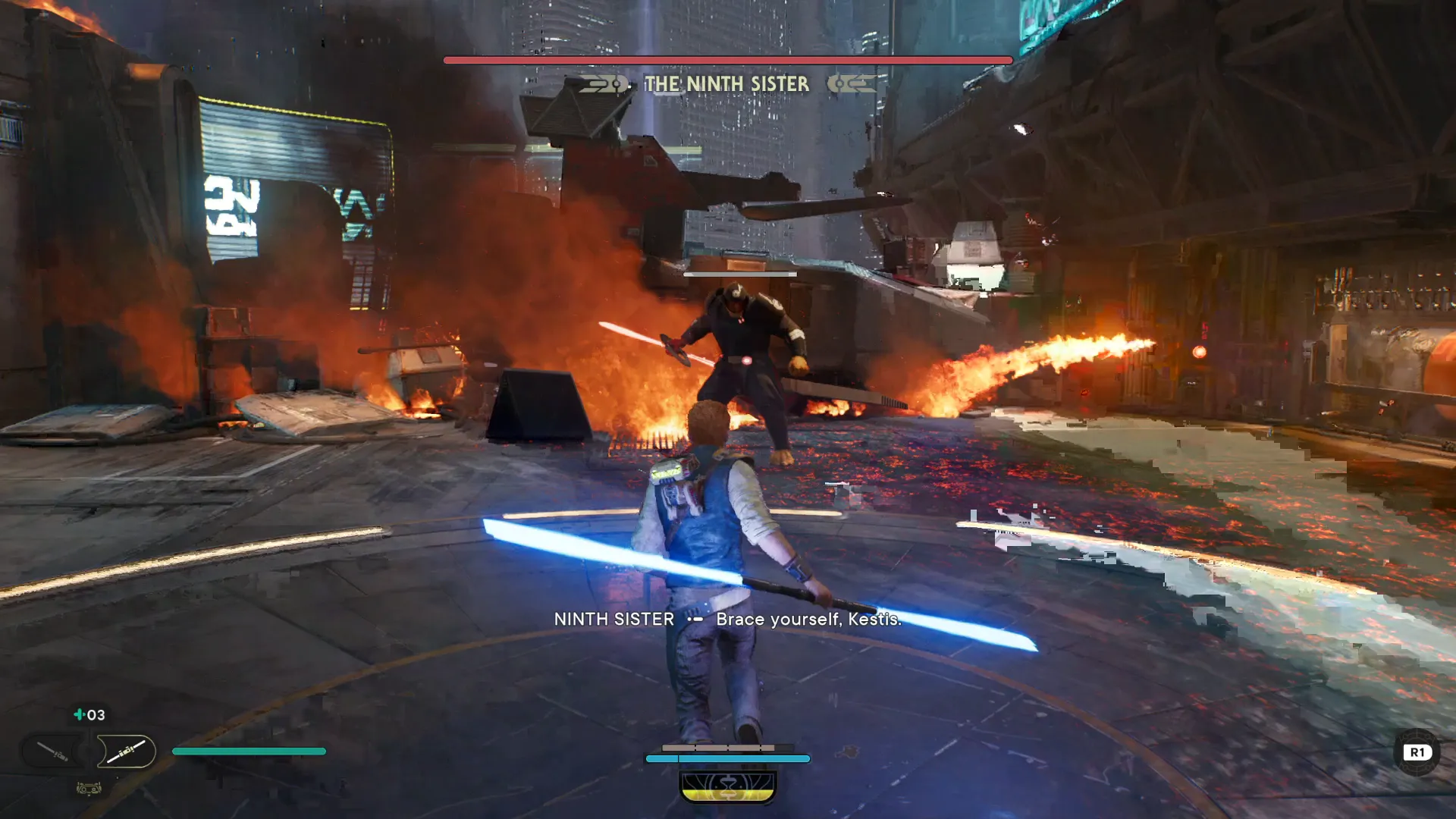Click the Jedi emblem slow meter

click(x=728, y=786)
